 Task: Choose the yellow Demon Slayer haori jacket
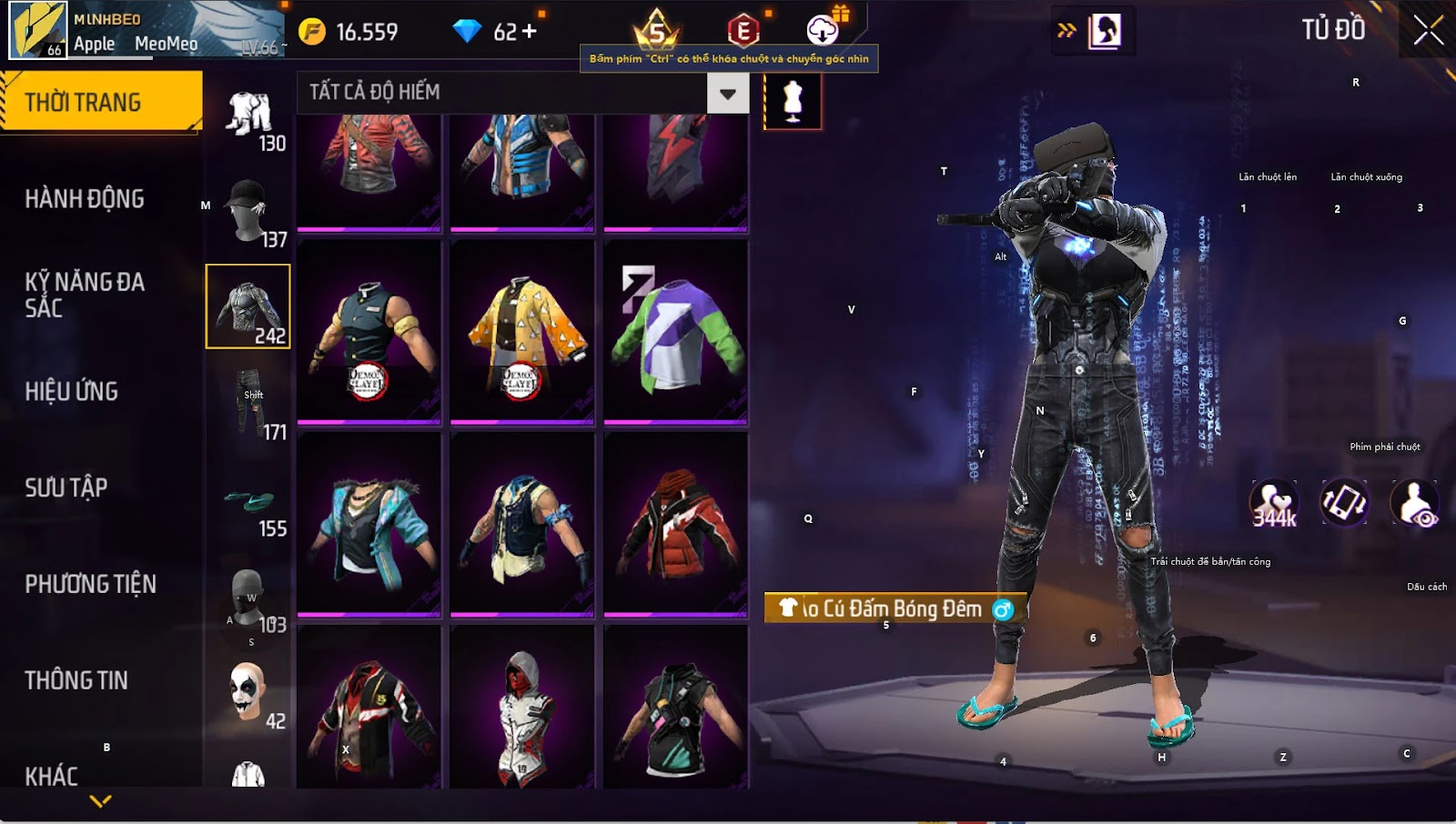tap(521, 331)
